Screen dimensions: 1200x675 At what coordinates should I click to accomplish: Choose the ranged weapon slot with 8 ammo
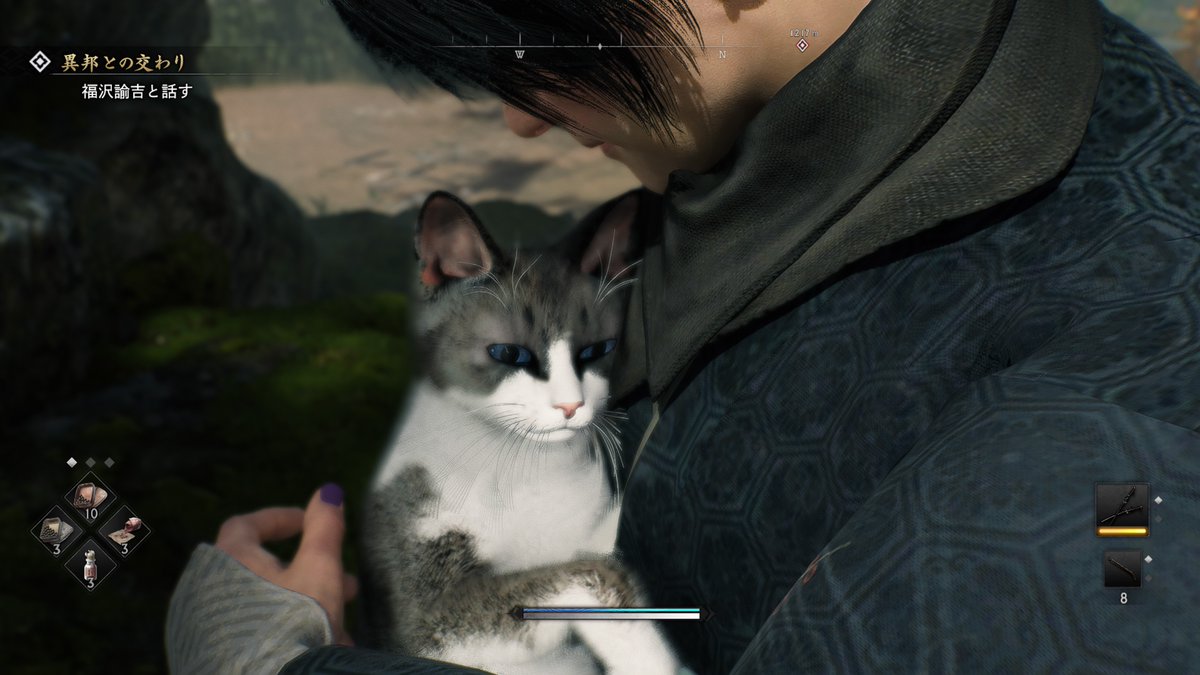point(1122,569)
